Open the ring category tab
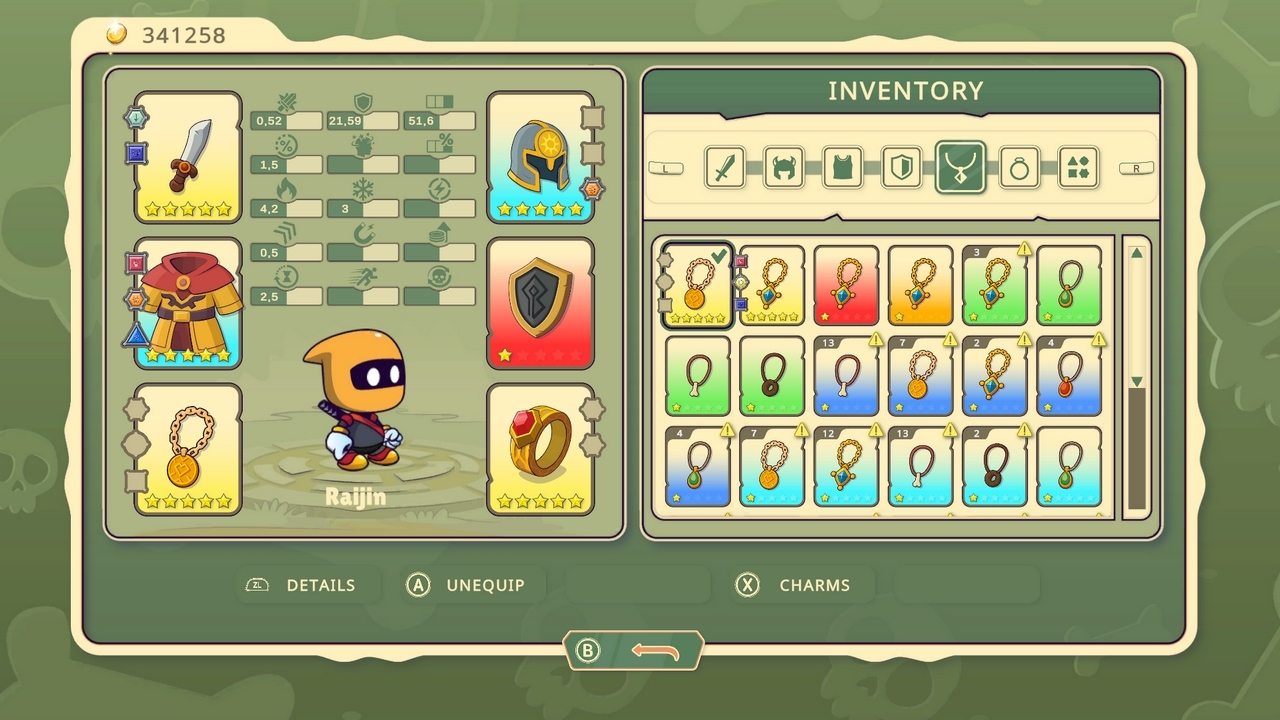 tap(1020, 168)
